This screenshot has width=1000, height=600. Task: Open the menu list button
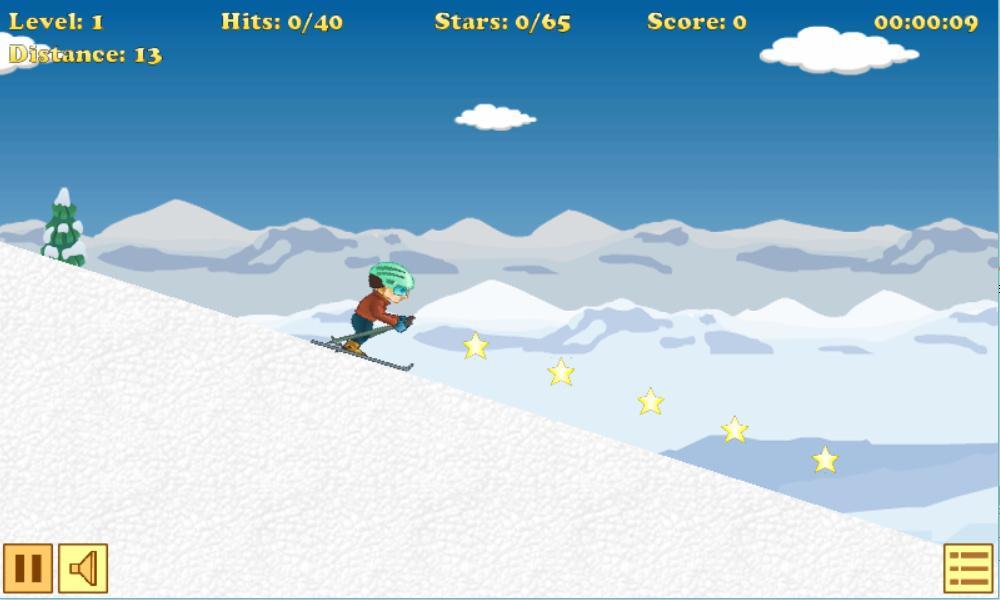[968, 568]
